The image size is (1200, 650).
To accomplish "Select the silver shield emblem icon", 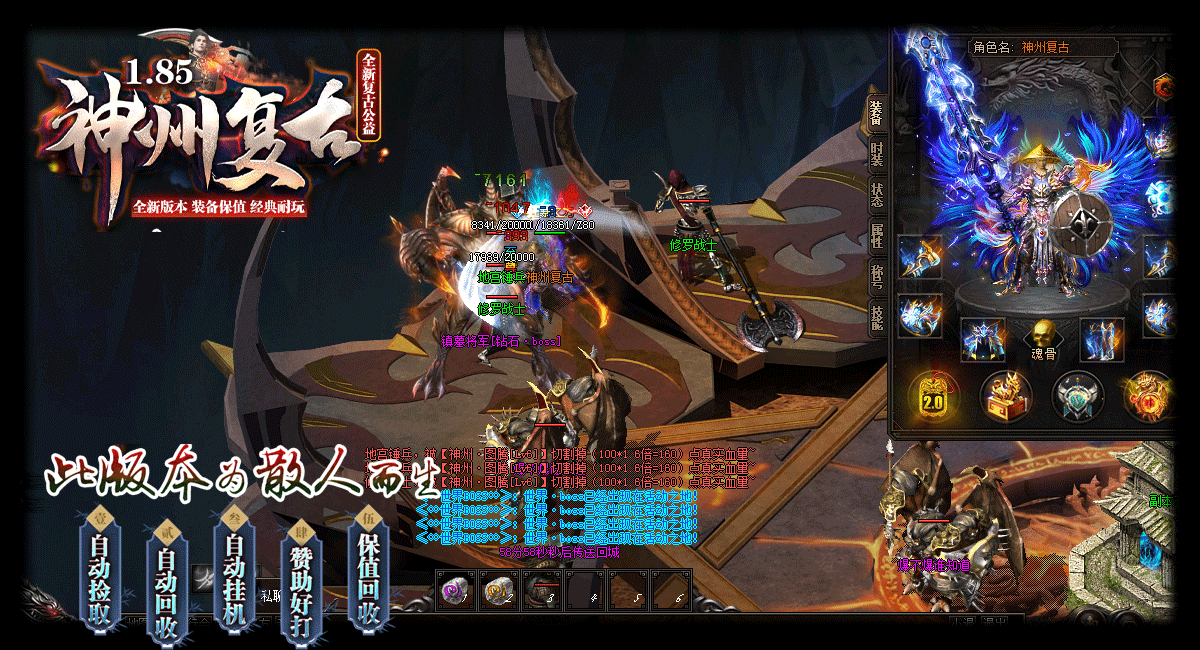I will (x=1077, y=396).
